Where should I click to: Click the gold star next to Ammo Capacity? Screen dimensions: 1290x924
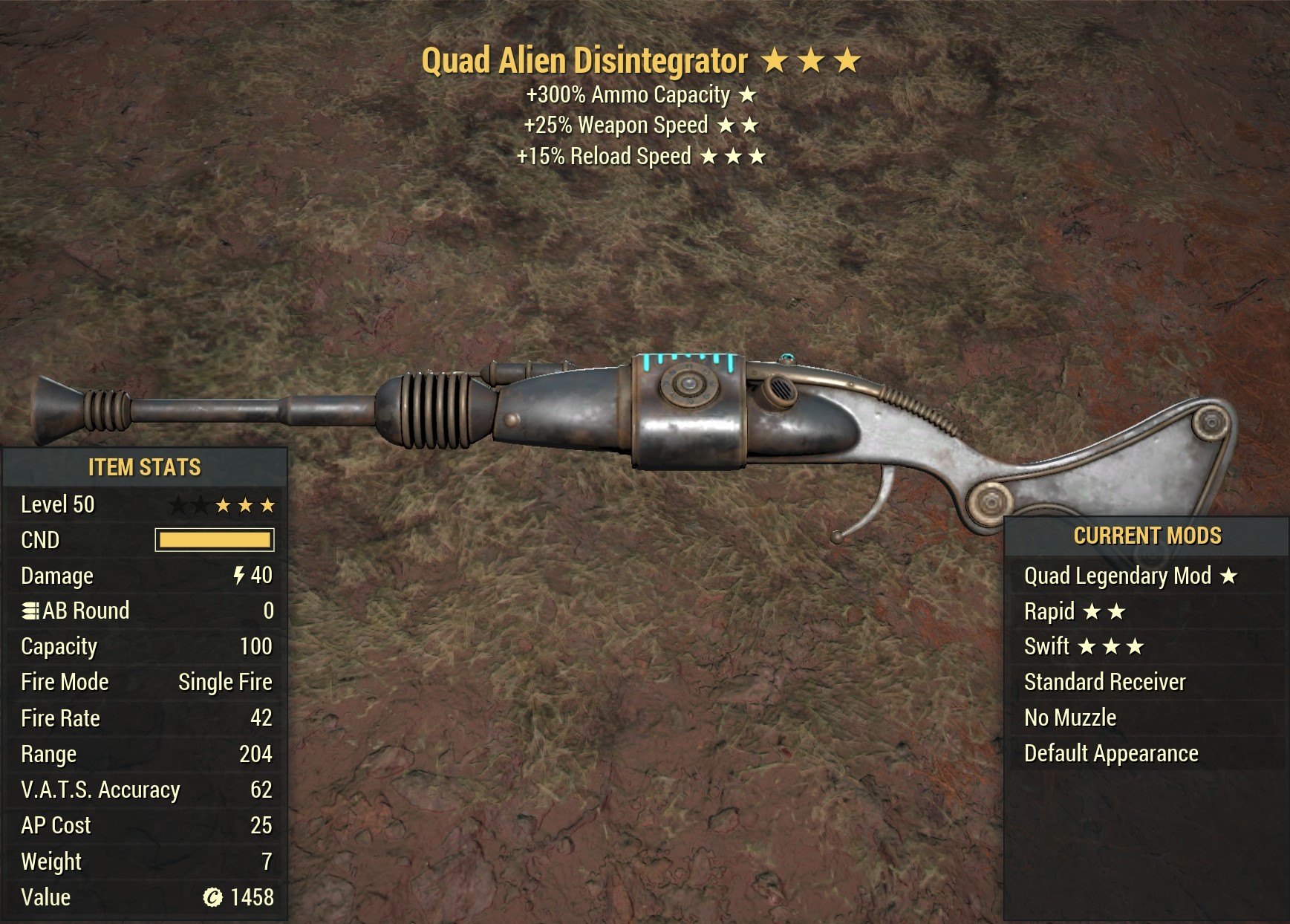click(x=746, y=95)
